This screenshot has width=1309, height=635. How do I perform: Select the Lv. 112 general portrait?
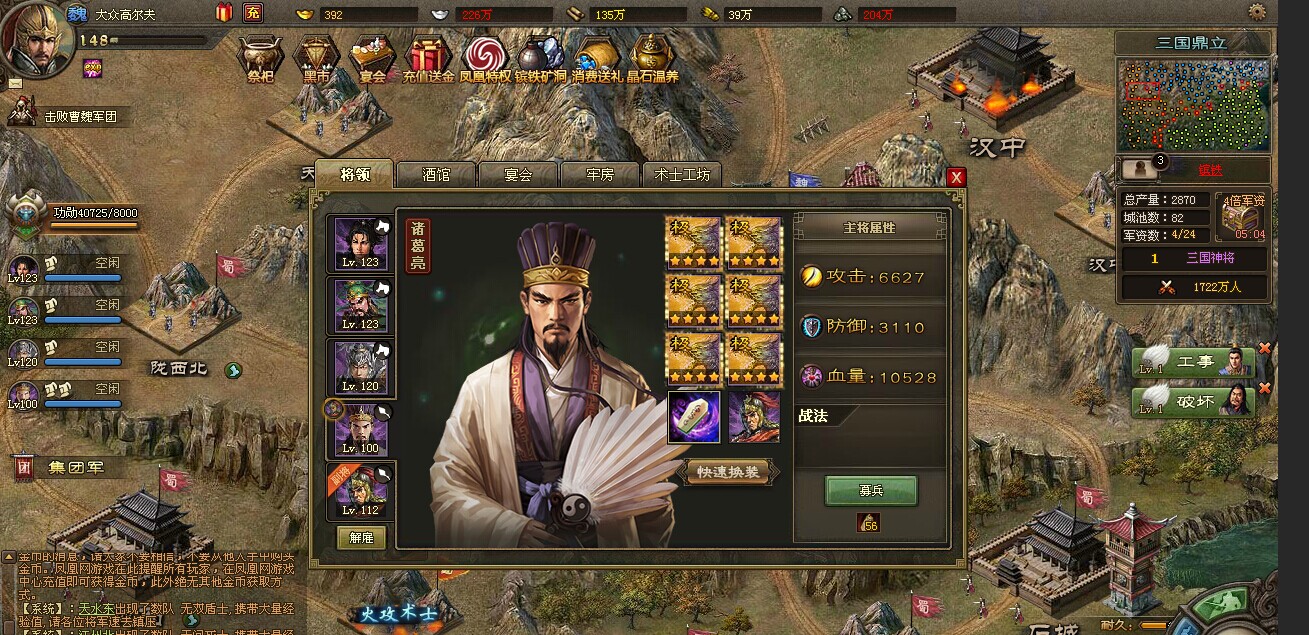pyautogui.click(x=361, y=491)
